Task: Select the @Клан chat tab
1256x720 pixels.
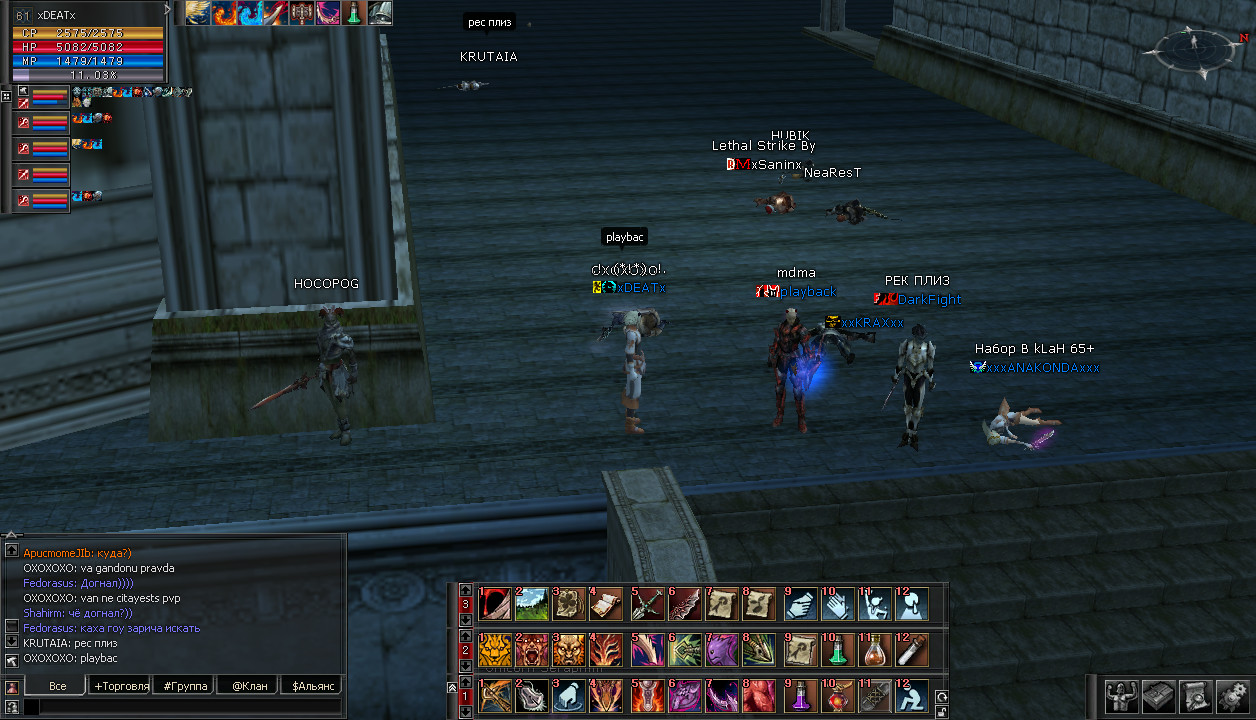Action: click(249, 686)
